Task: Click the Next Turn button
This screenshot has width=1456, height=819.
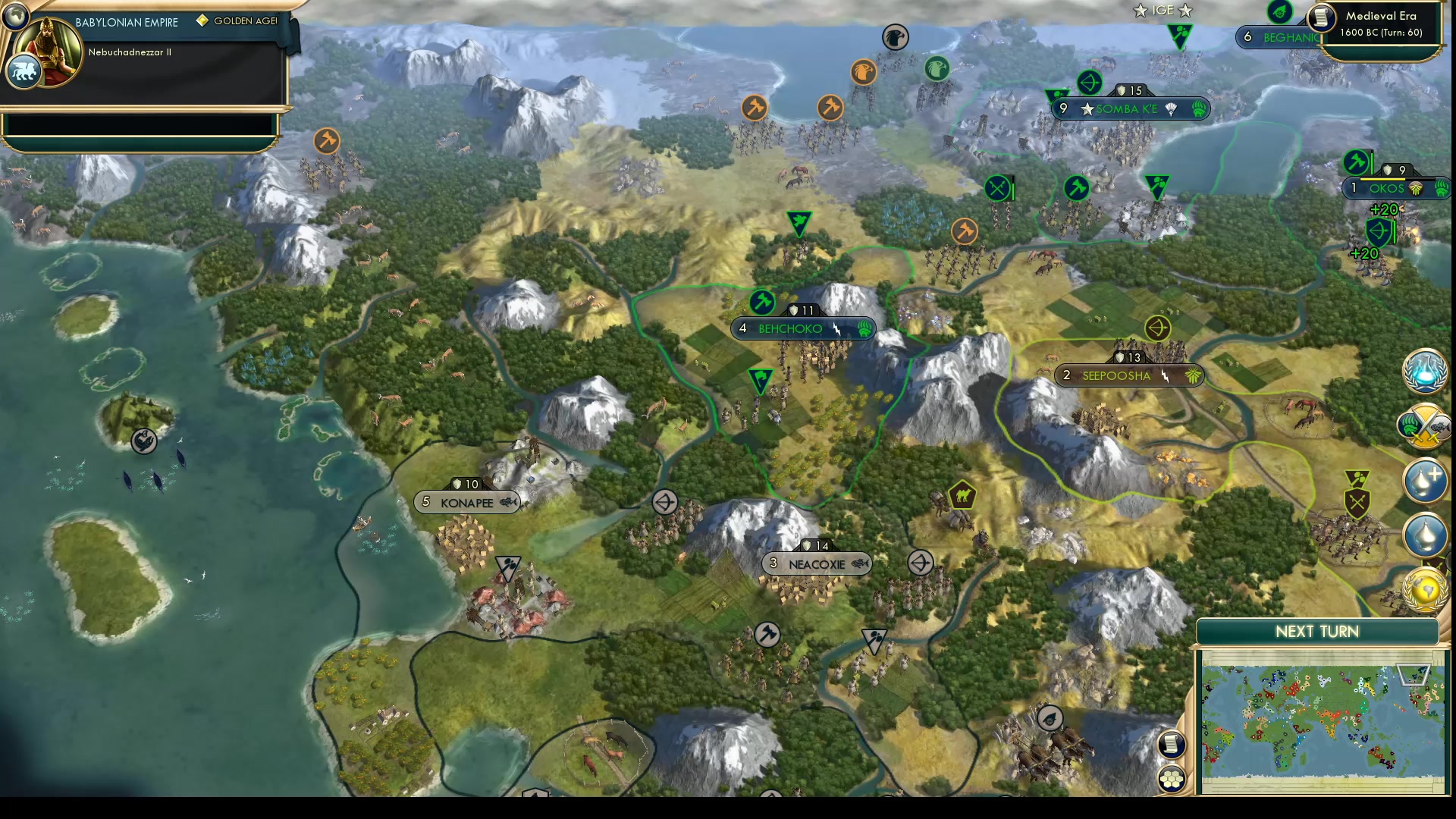Action: (1319, 631)
